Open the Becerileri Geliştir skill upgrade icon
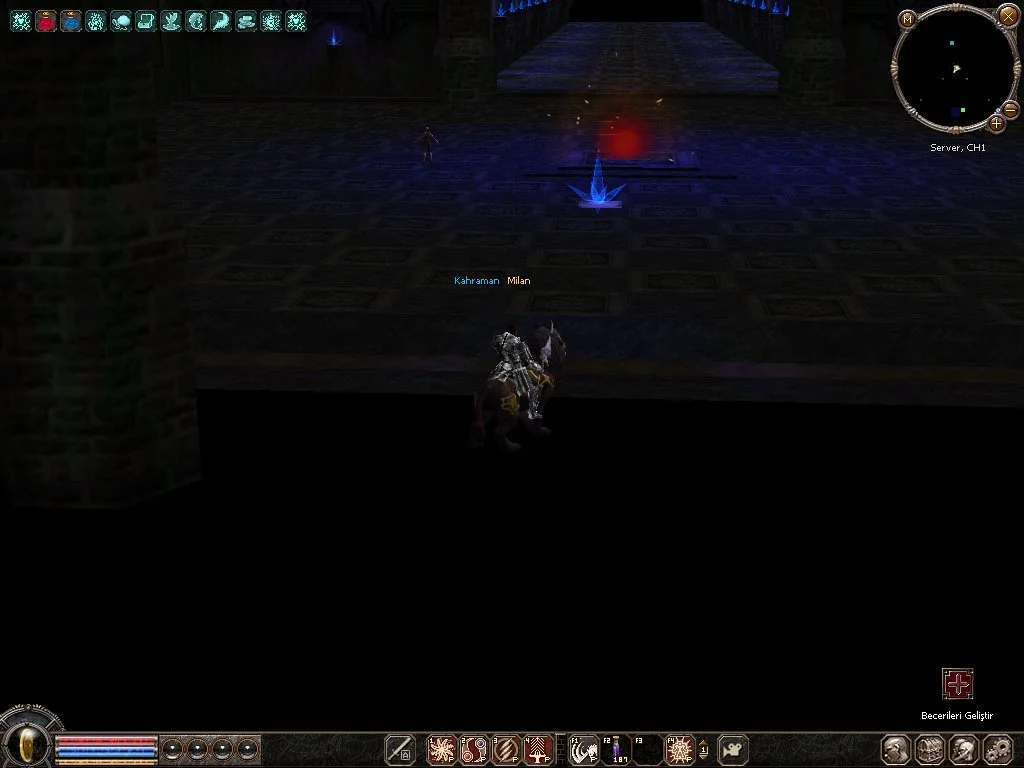Screen dimensions: 1024x768 click(x=957, y=684)
